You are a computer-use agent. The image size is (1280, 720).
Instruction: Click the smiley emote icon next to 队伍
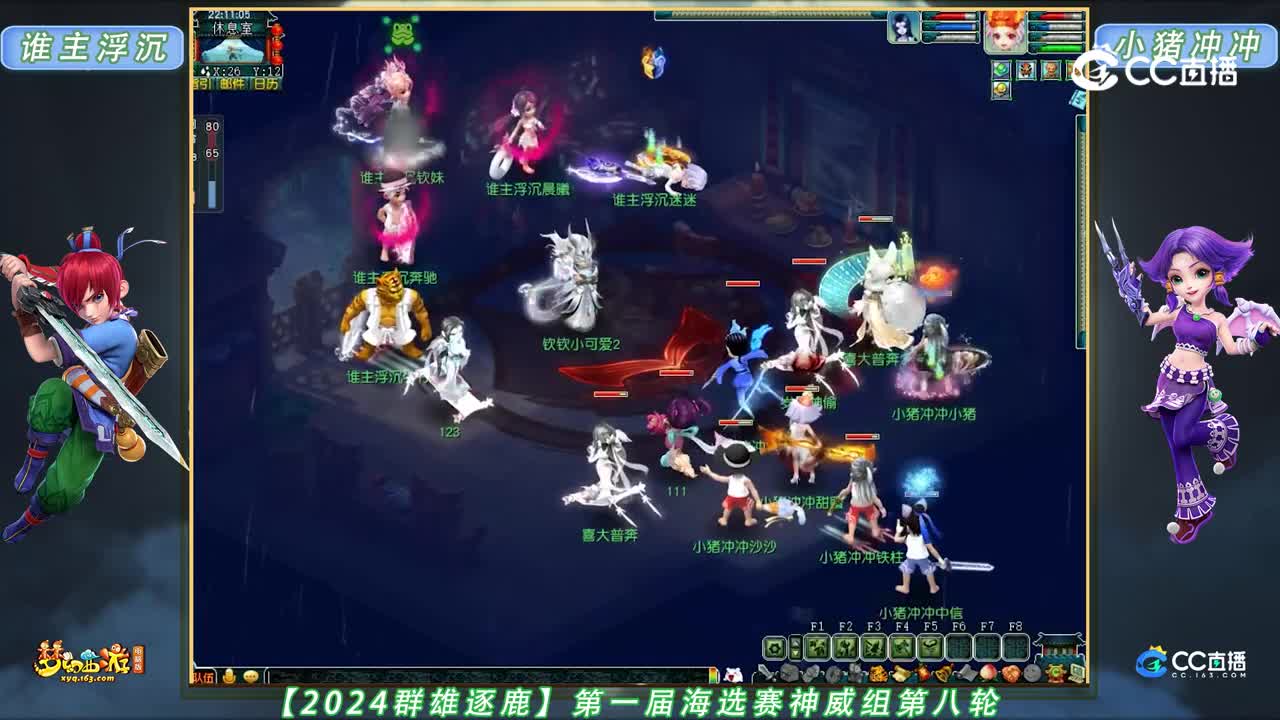pos(251,677)
